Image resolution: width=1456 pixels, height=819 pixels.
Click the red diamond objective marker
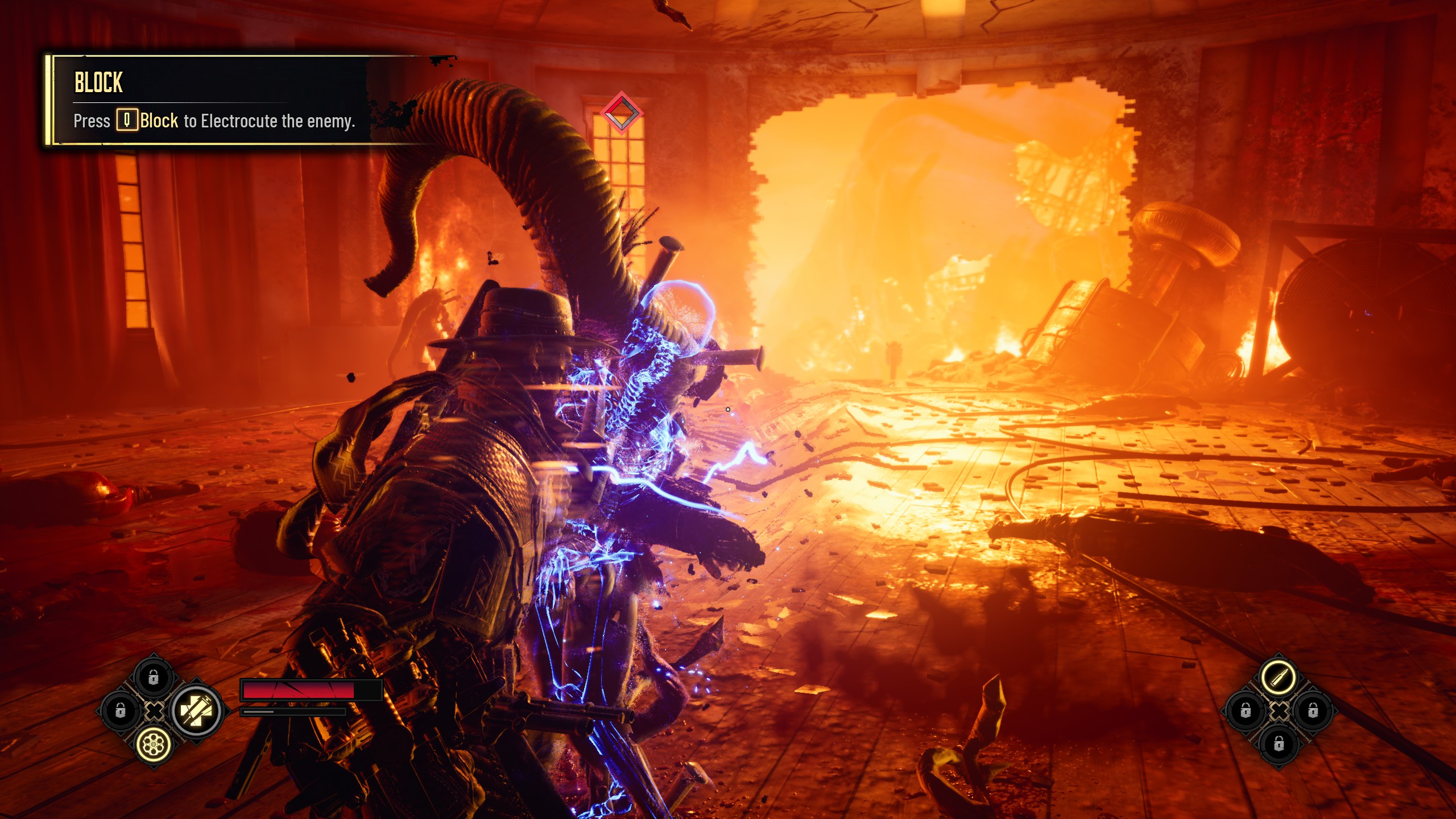[x=621, y=113]
